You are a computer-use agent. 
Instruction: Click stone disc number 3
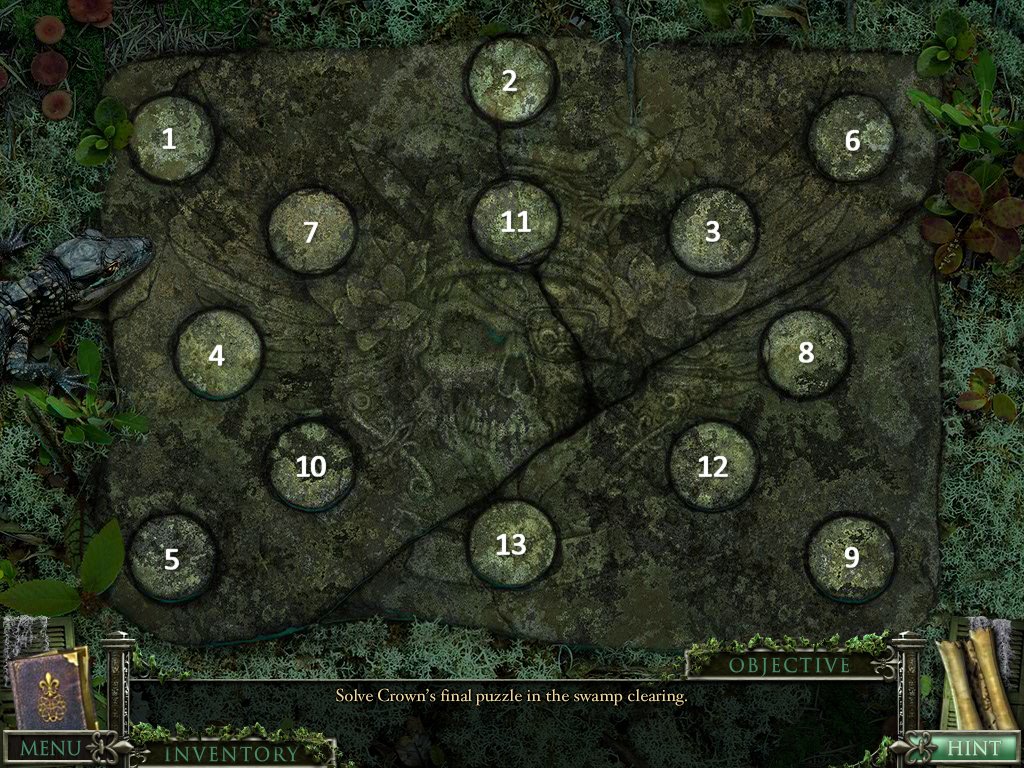coord(712,231)
